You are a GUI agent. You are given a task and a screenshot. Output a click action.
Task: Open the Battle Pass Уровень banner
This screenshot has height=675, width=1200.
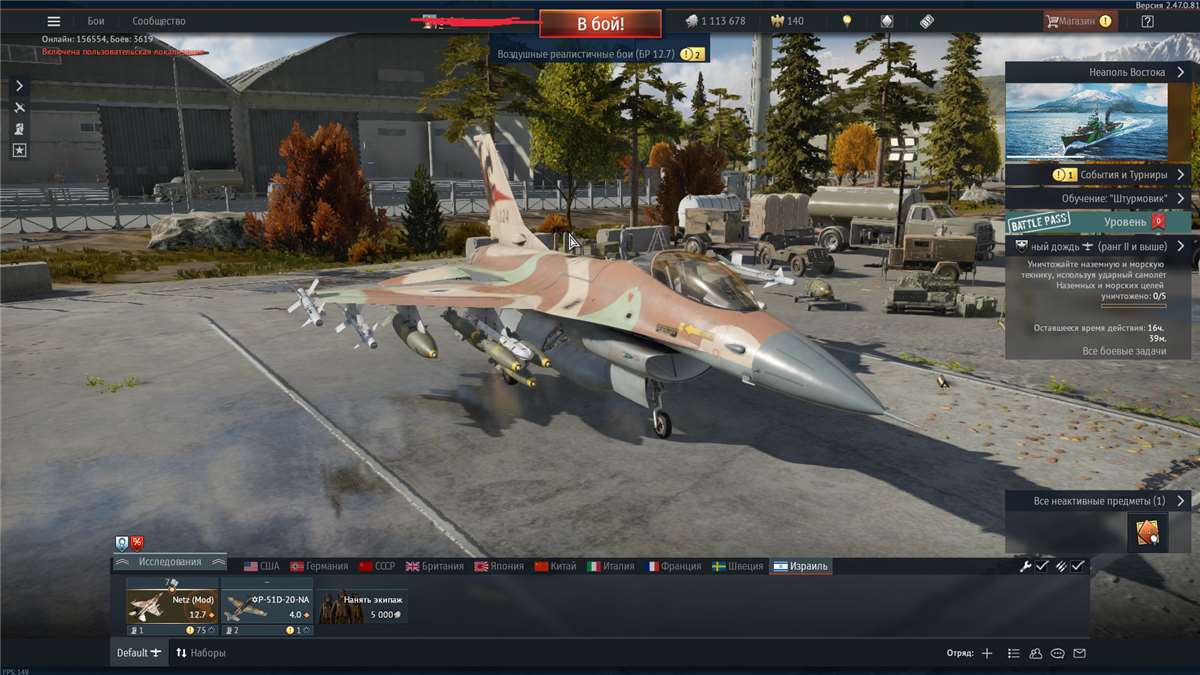pyautogui.click(x=1099, y=221)
